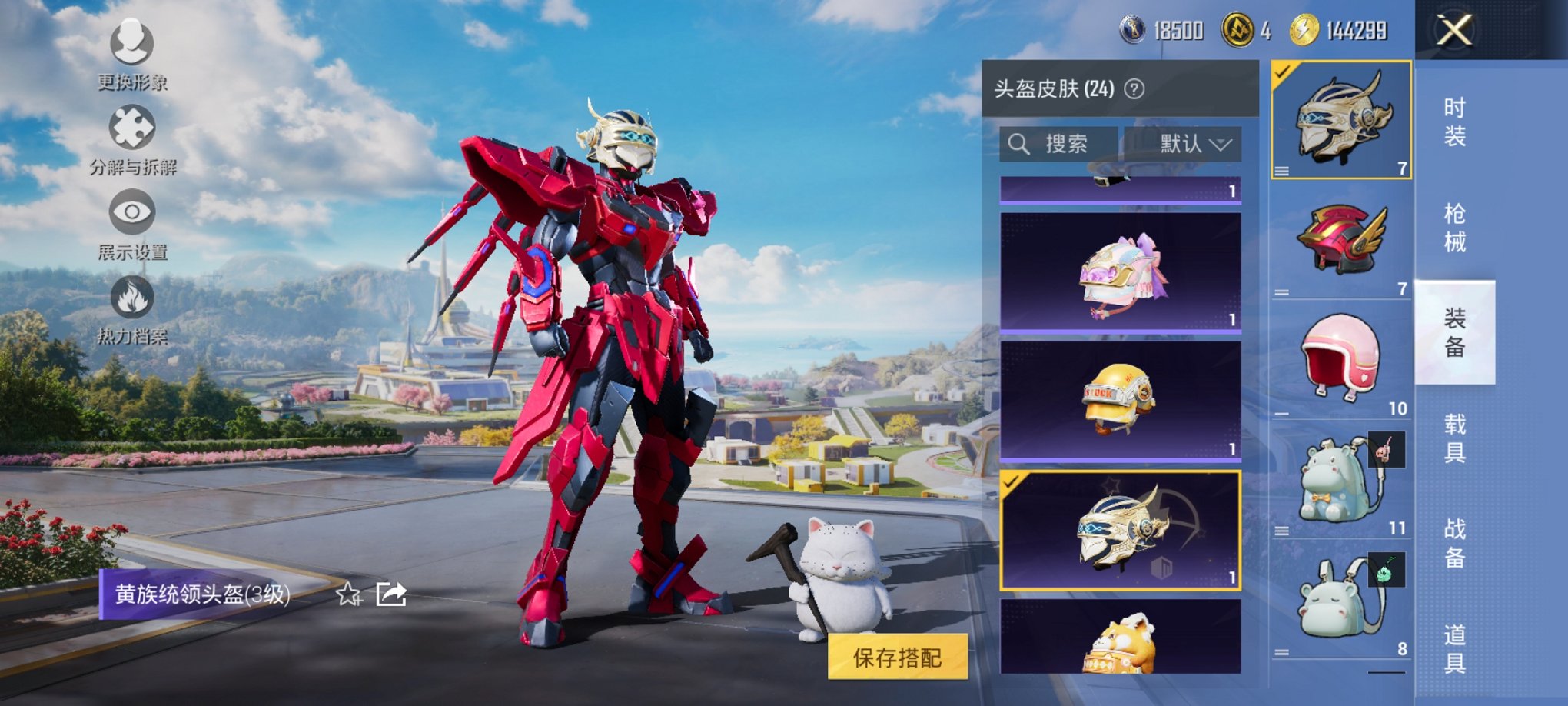
Task: Close the wardrobe with the X button
Action: click(1453, 31)
